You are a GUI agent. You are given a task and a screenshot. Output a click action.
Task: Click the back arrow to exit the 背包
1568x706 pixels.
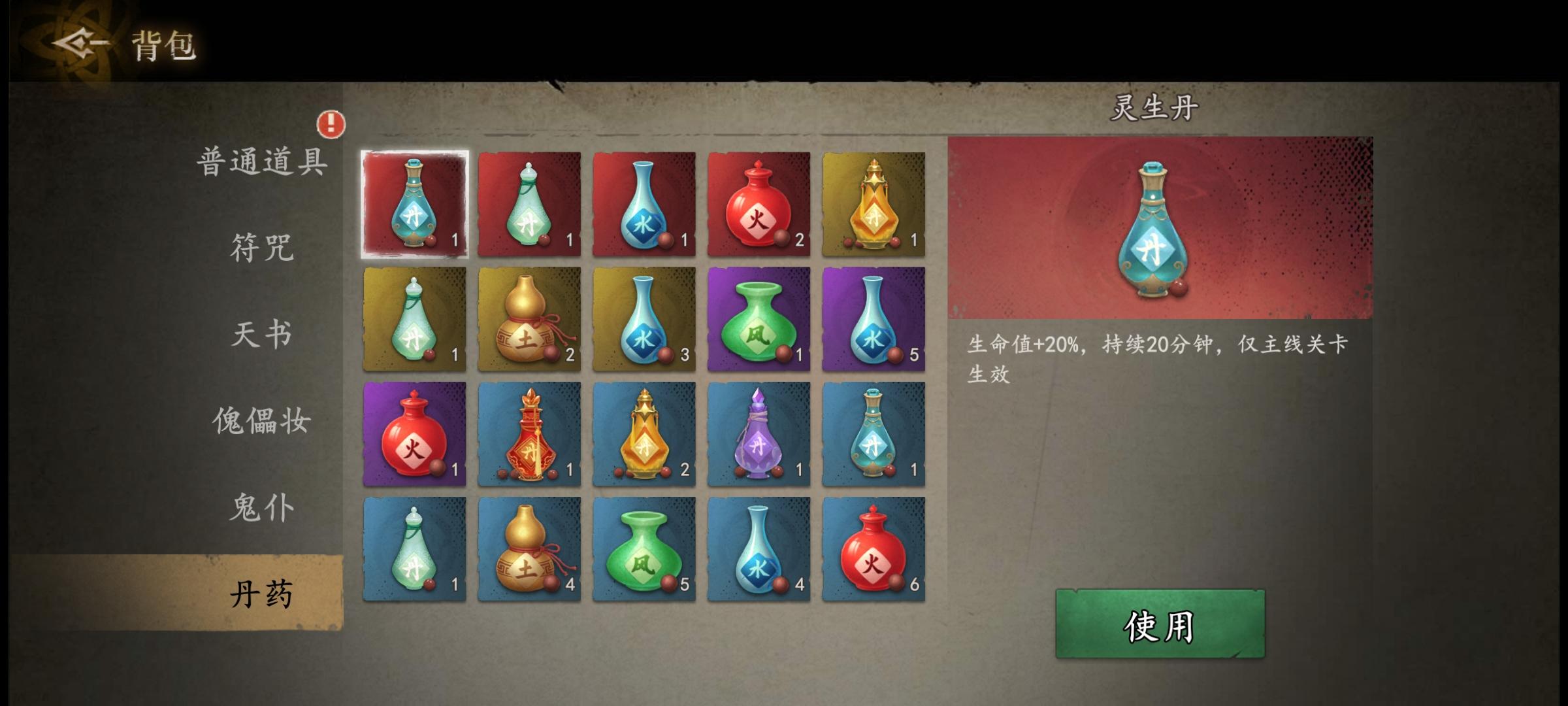(x=77, y=44)
